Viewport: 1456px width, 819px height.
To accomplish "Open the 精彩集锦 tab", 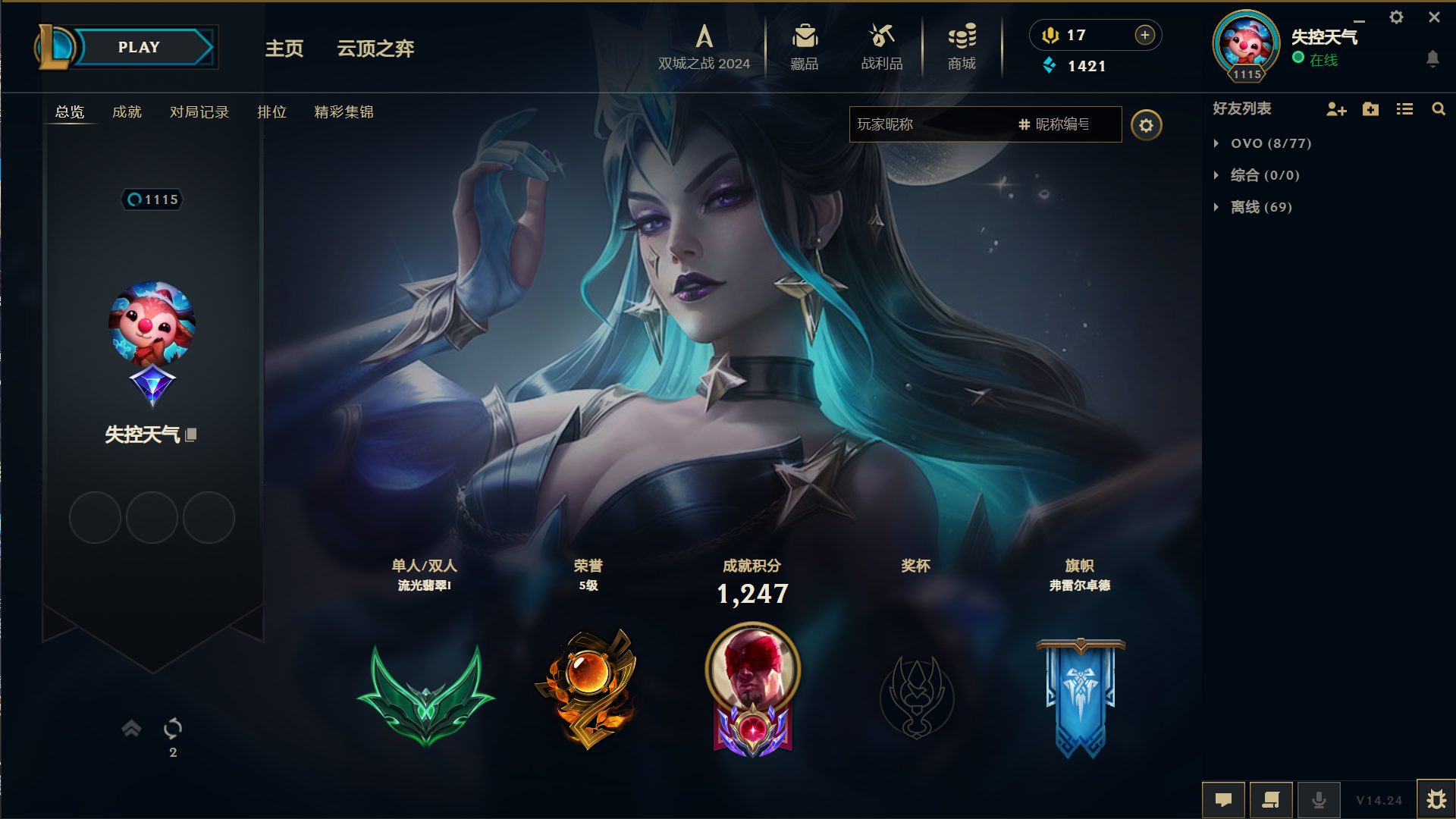I will [x=344, y=112].
